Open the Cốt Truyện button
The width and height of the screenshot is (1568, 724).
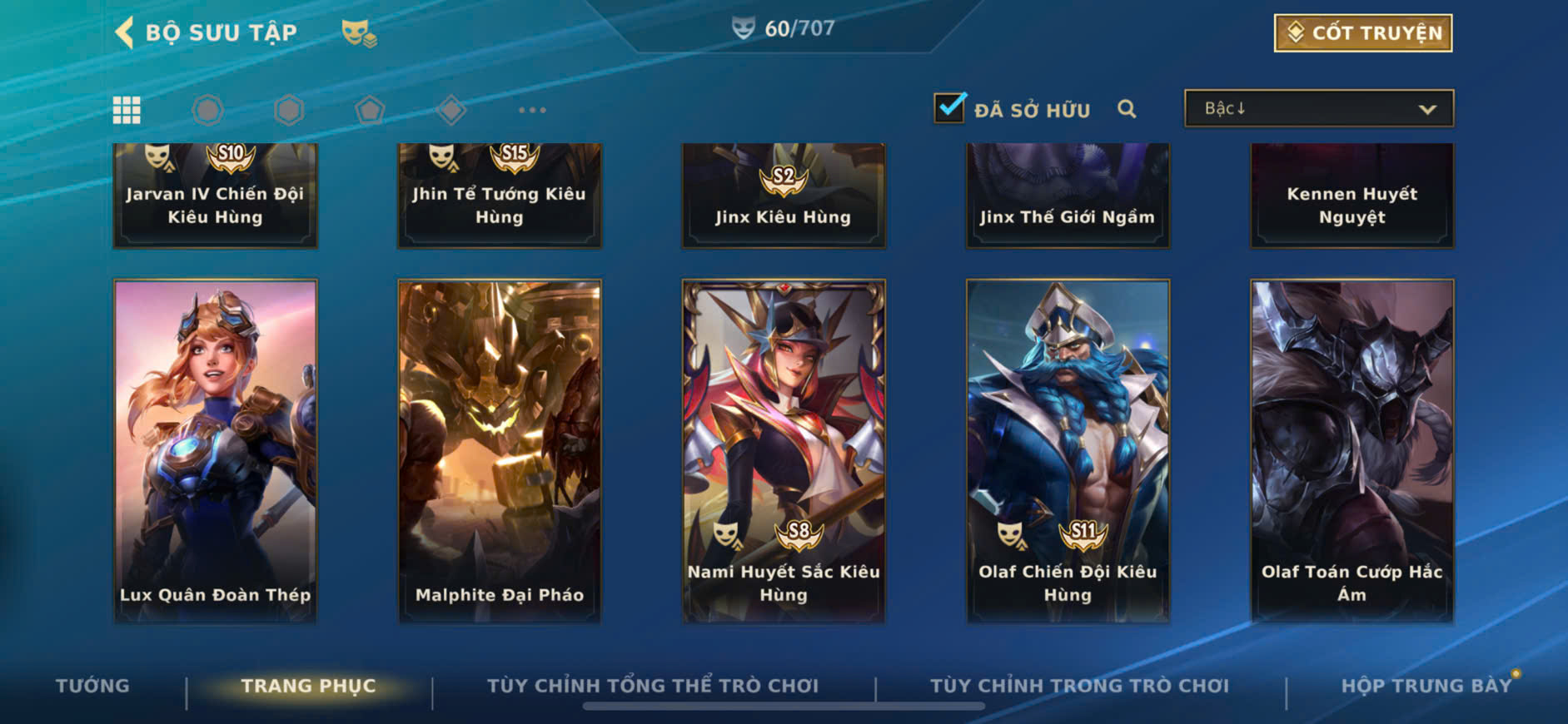coord(1362,33)
